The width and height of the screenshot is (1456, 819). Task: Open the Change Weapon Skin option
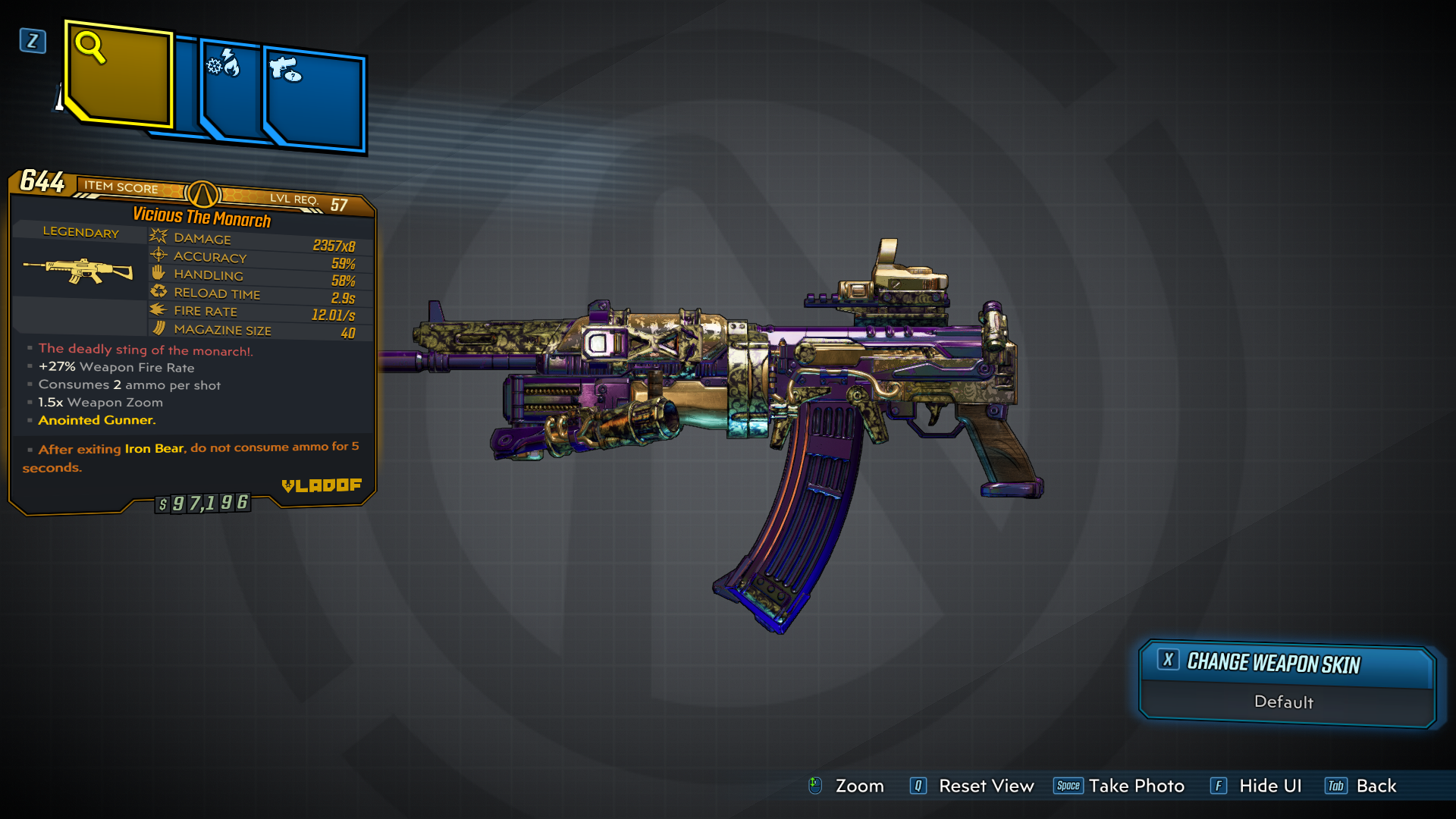tap(1287, 664)
